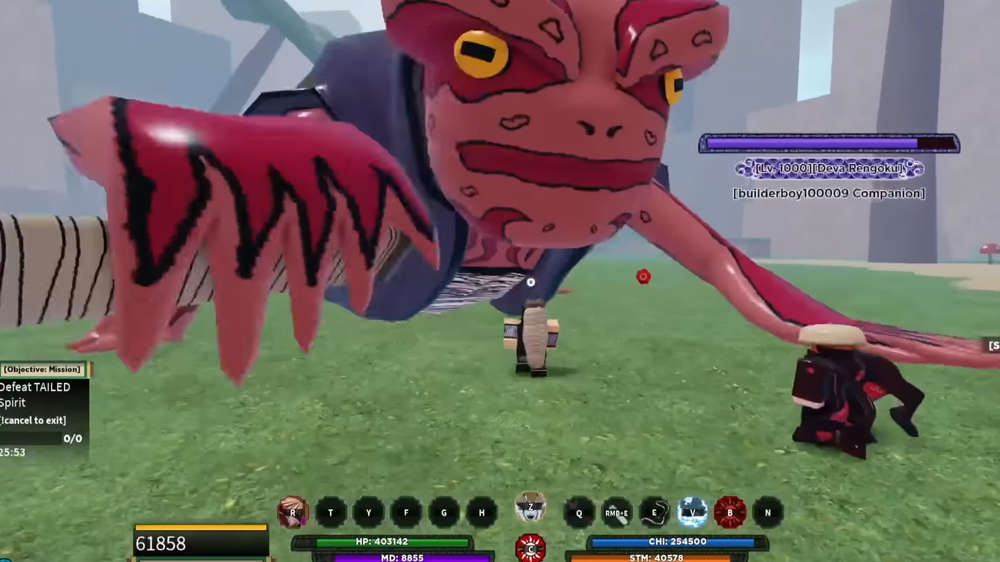The image size is (1000, 562).
Task: Use the RMB+E ability slot
Action: 616,512
